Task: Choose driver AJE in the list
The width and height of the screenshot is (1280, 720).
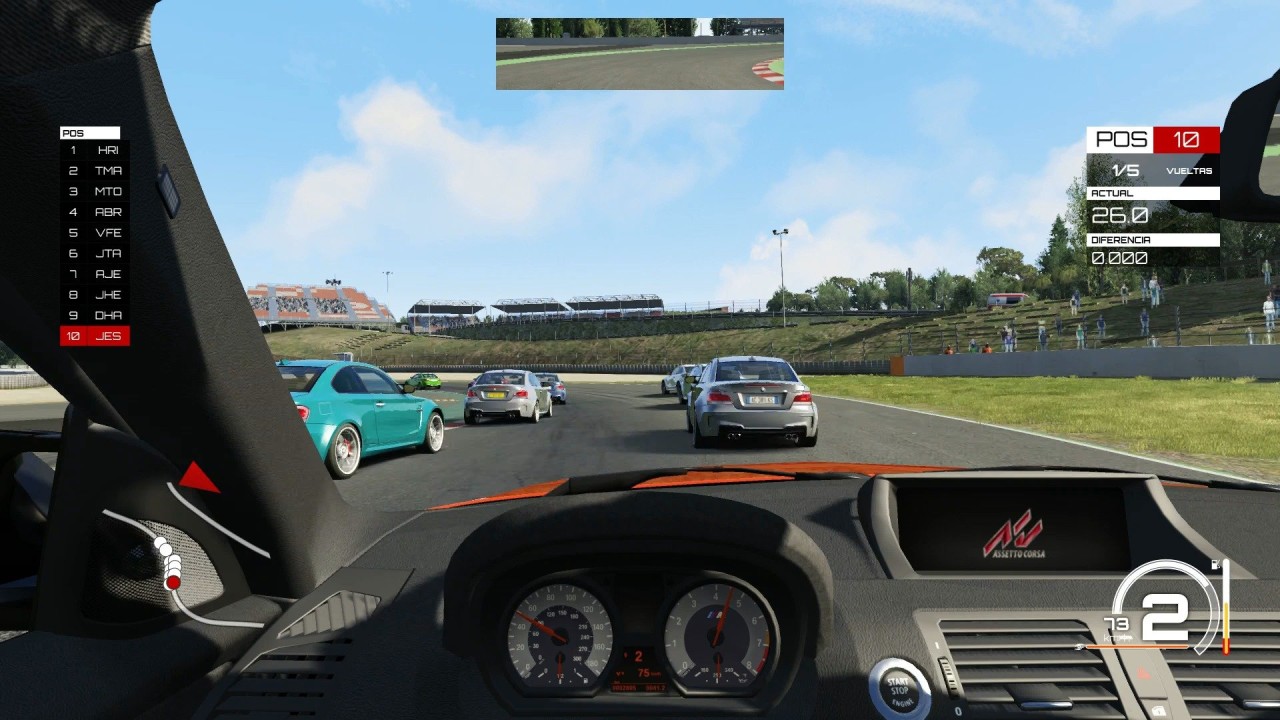Action: click(95, 274)
